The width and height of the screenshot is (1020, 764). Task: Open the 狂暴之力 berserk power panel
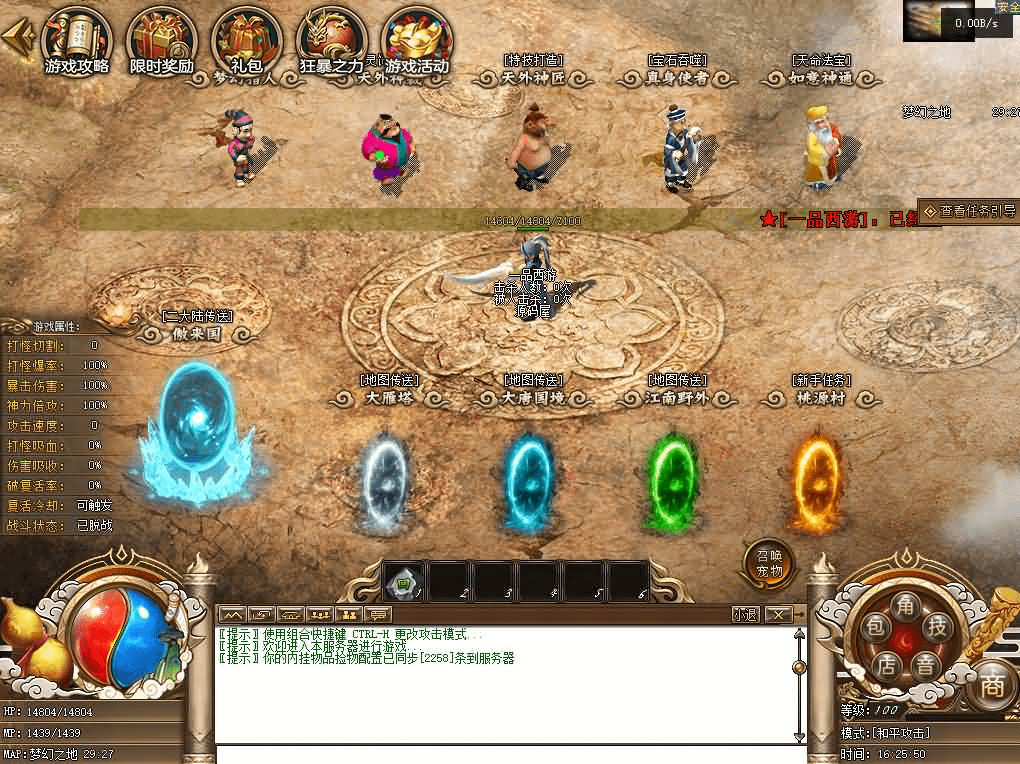[332, 42]
